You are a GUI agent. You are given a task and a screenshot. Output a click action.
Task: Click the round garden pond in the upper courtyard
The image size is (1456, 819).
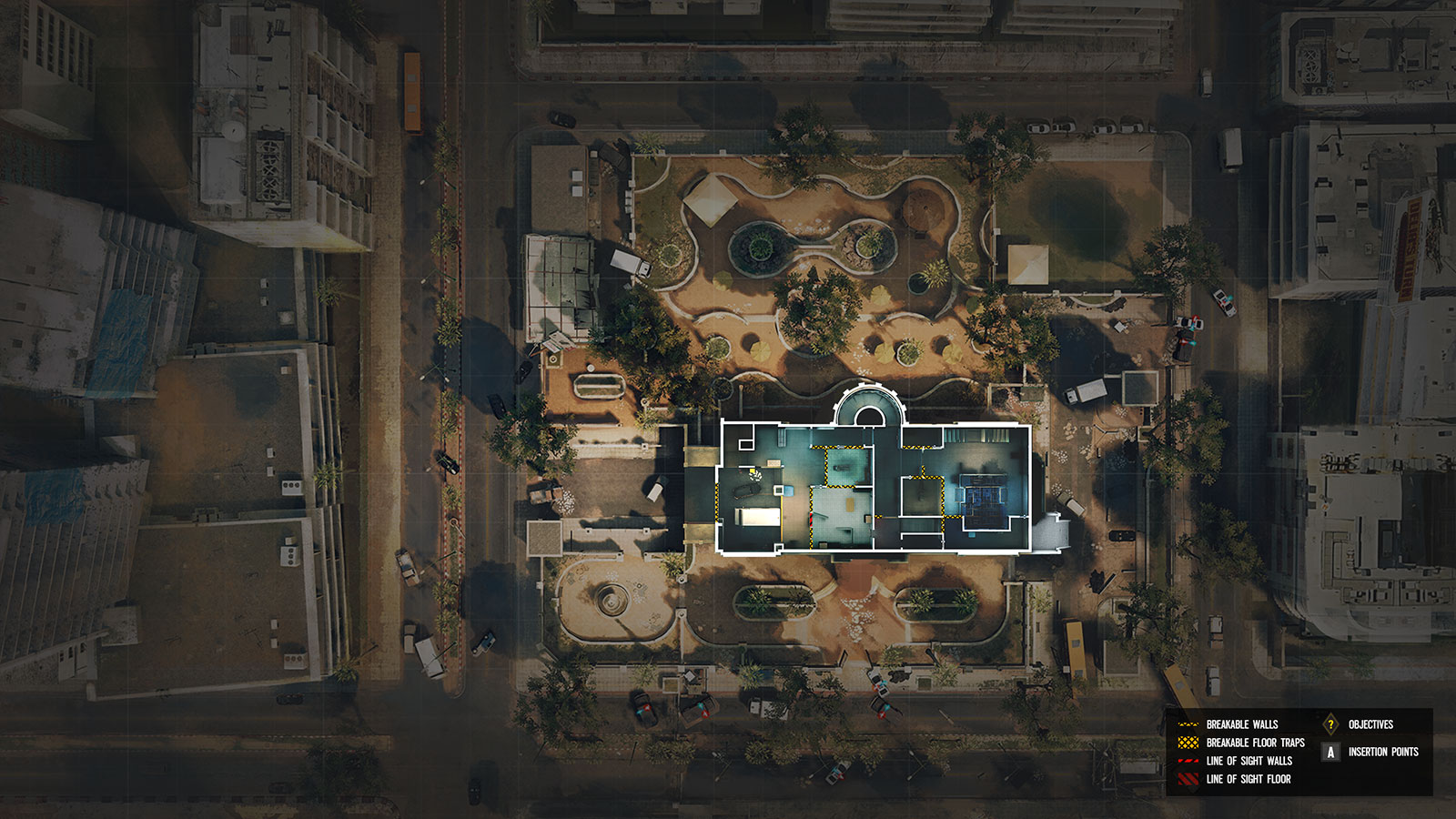pos(760,246)
